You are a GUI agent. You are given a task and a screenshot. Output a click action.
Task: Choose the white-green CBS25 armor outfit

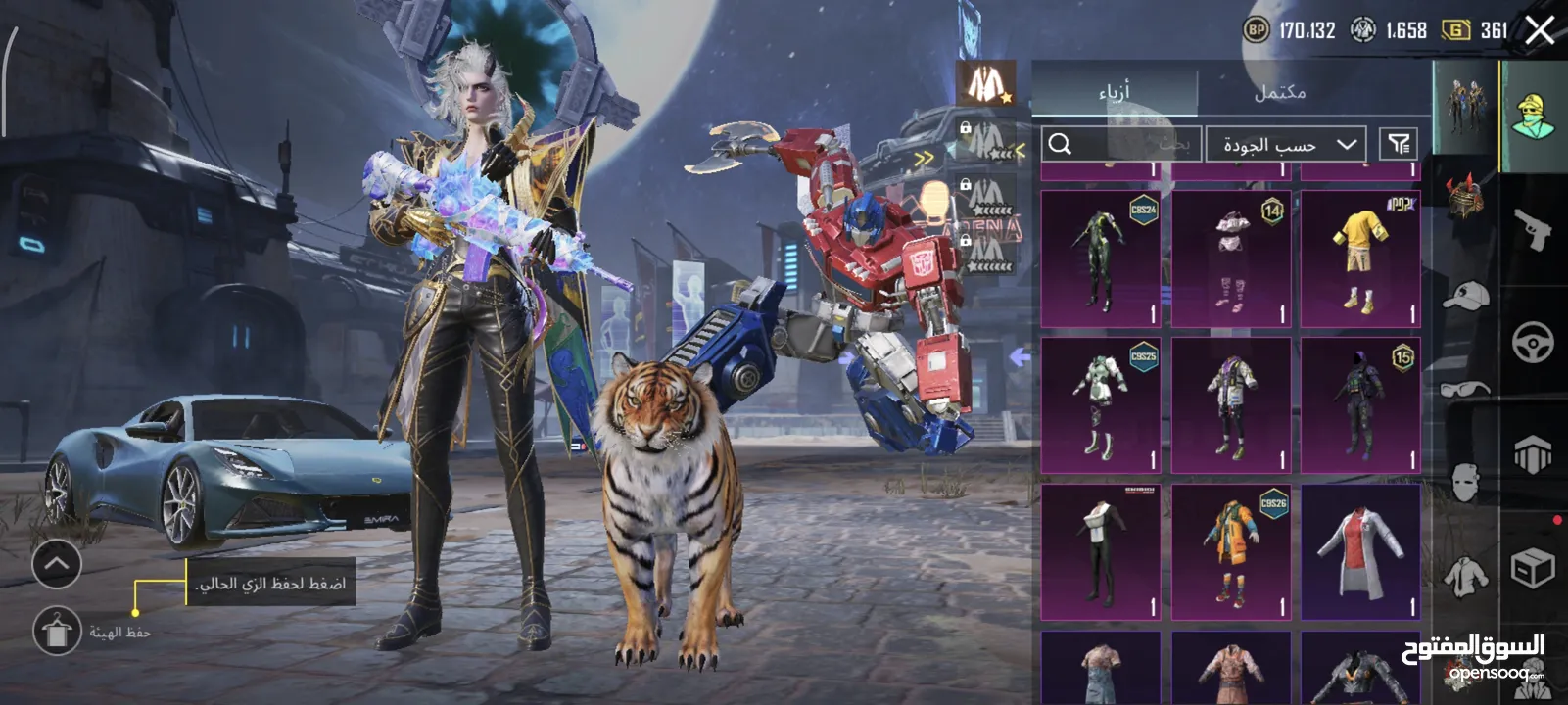pyautogui.click(x=1100, y=405)
